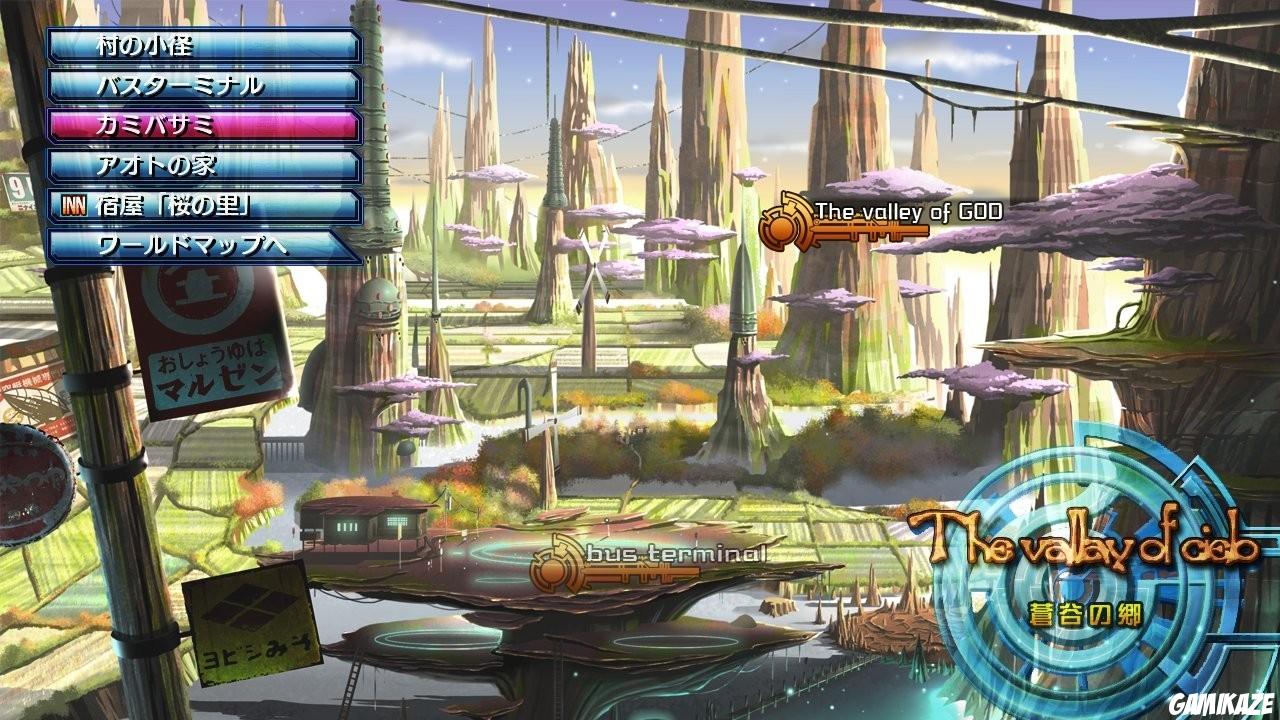The image size is (1280, 720).
Task: Toggle the highlighted カミバサミ selection
Action: [200, 125]
